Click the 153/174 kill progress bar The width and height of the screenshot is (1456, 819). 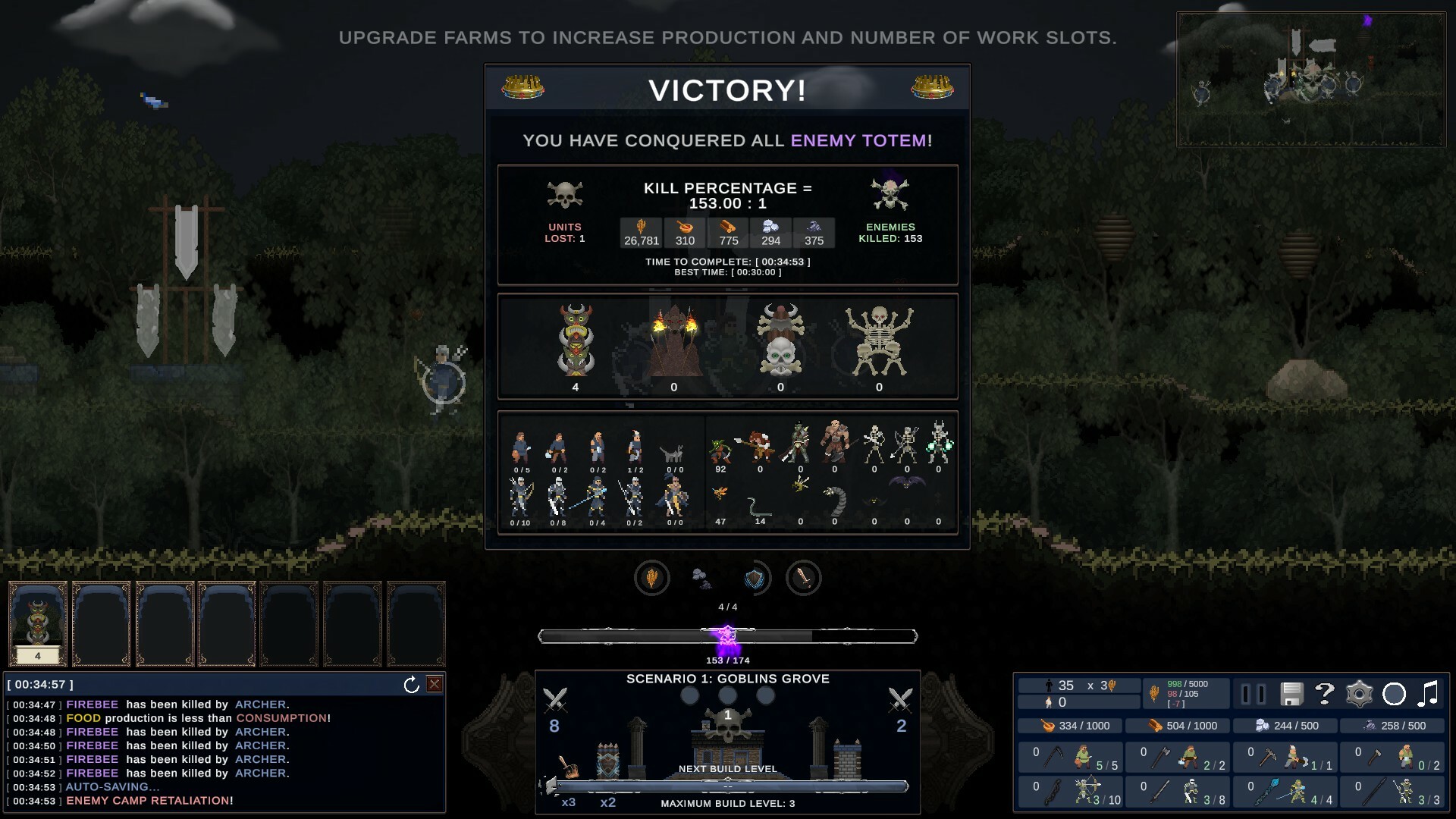tap(727, 636)
